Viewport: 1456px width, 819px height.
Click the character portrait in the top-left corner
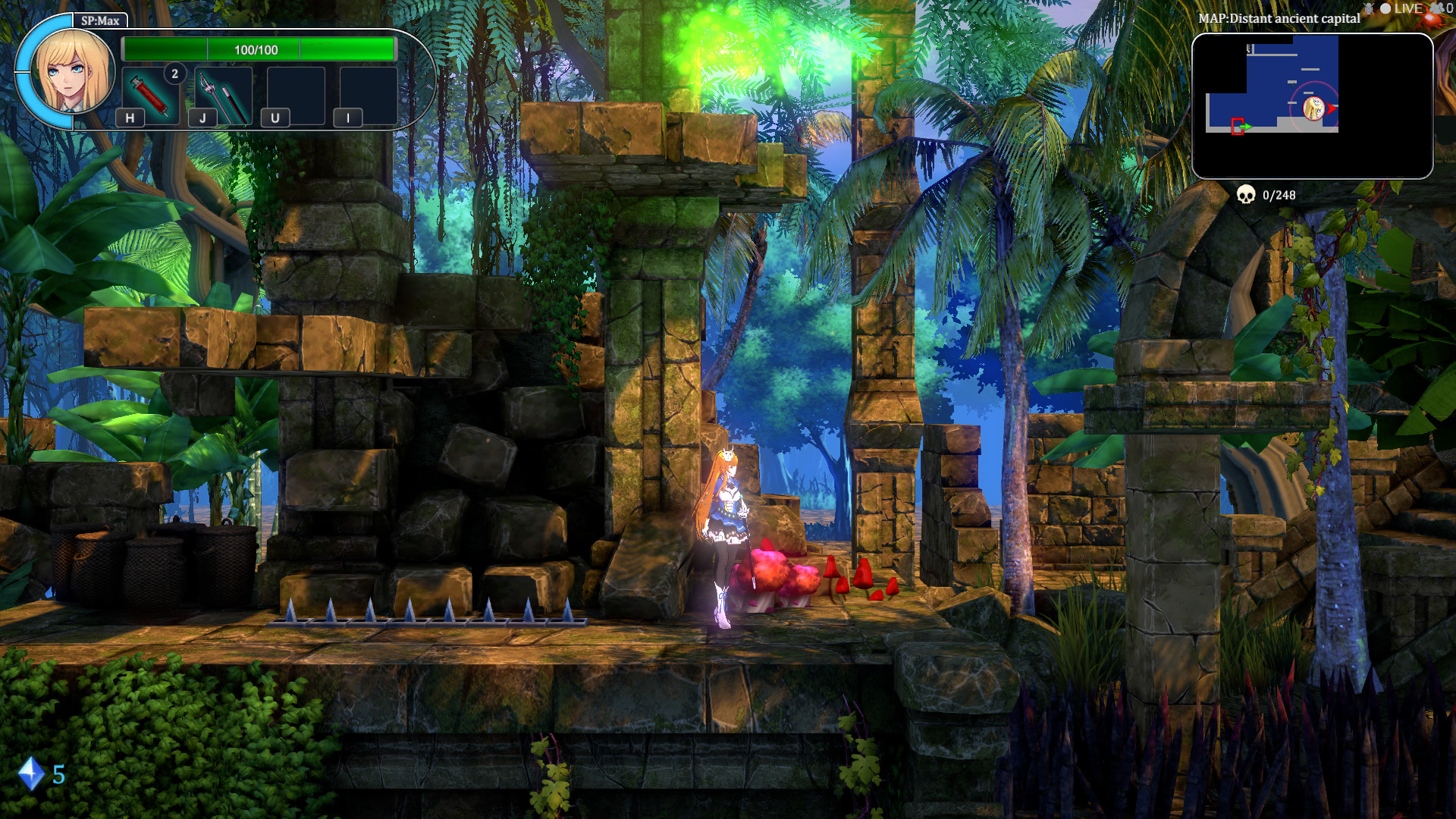[x=74, y=72]
